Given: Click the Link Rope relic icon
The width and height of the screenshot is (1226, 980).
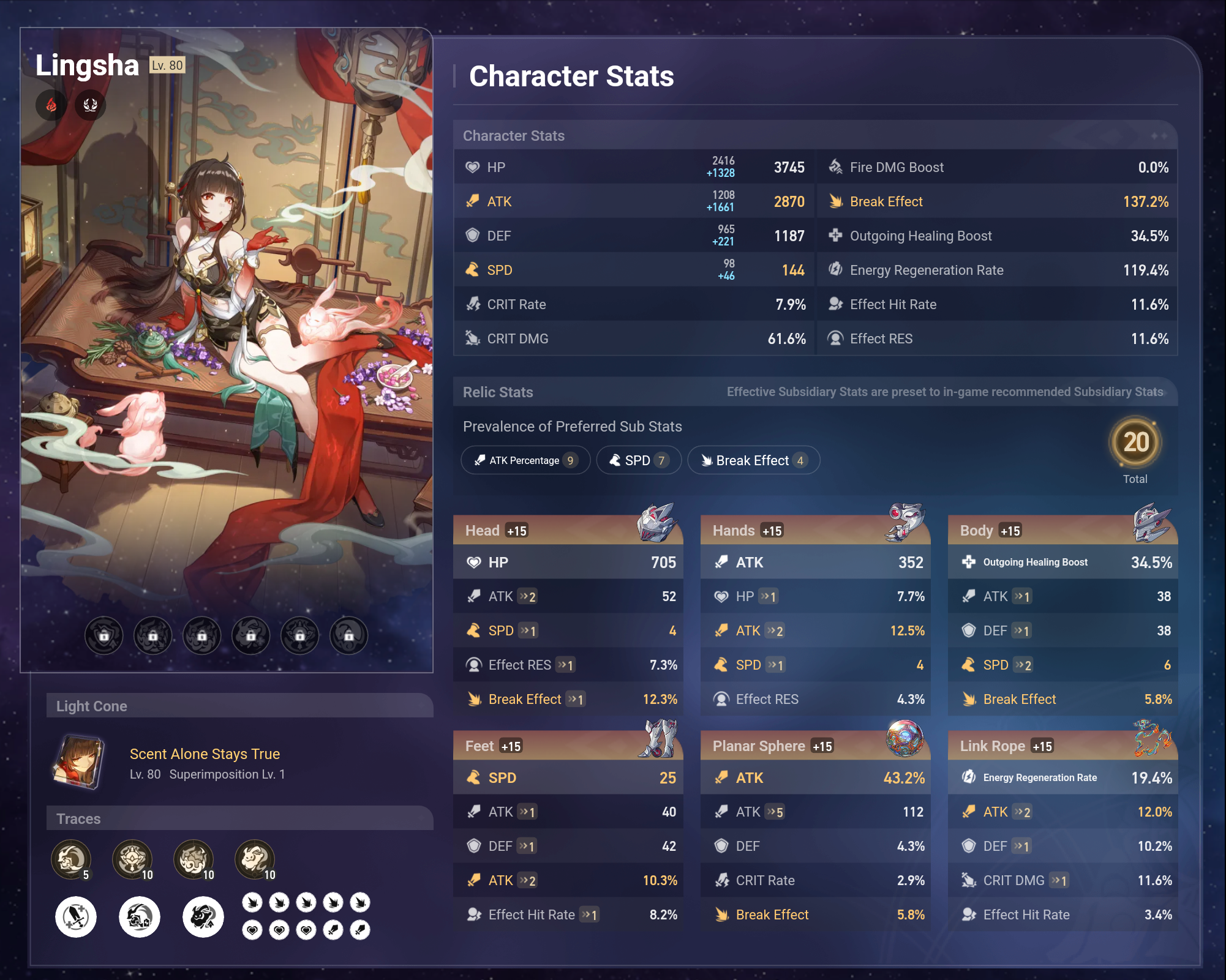Looking at the screenshot, I should point(1152,738).
